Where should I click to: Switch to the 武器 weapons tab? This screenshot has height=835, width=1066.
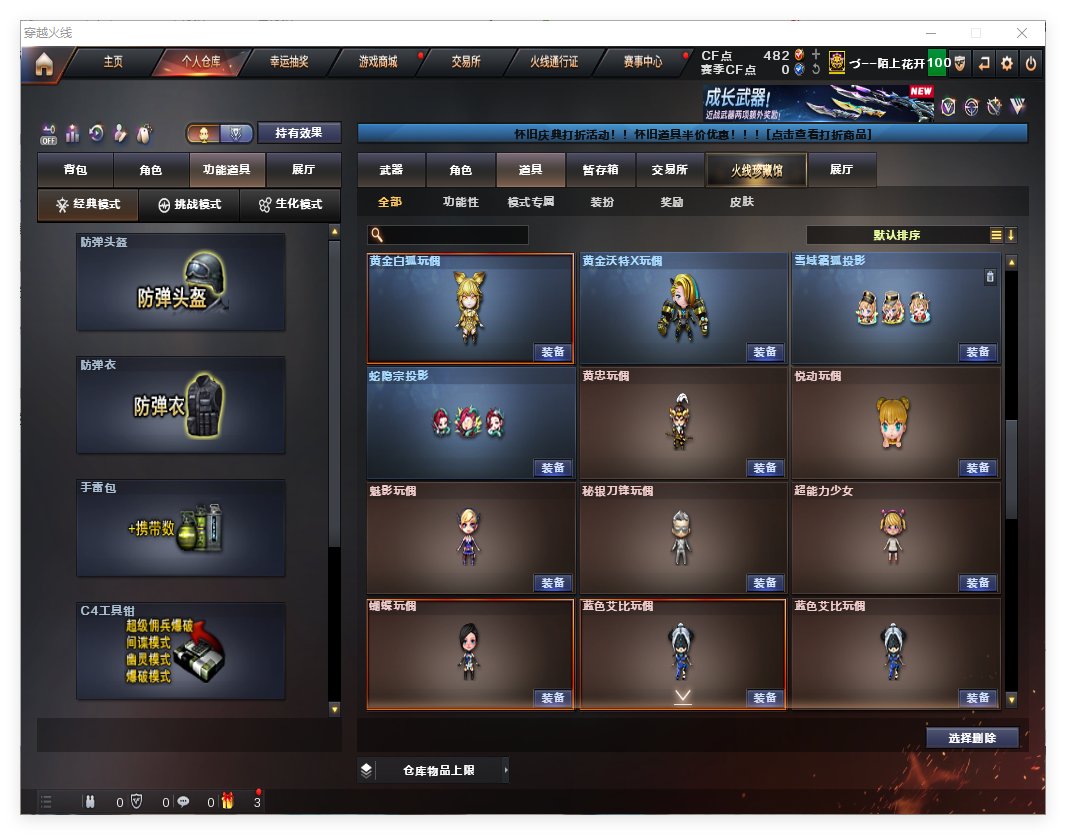[391, 170]
